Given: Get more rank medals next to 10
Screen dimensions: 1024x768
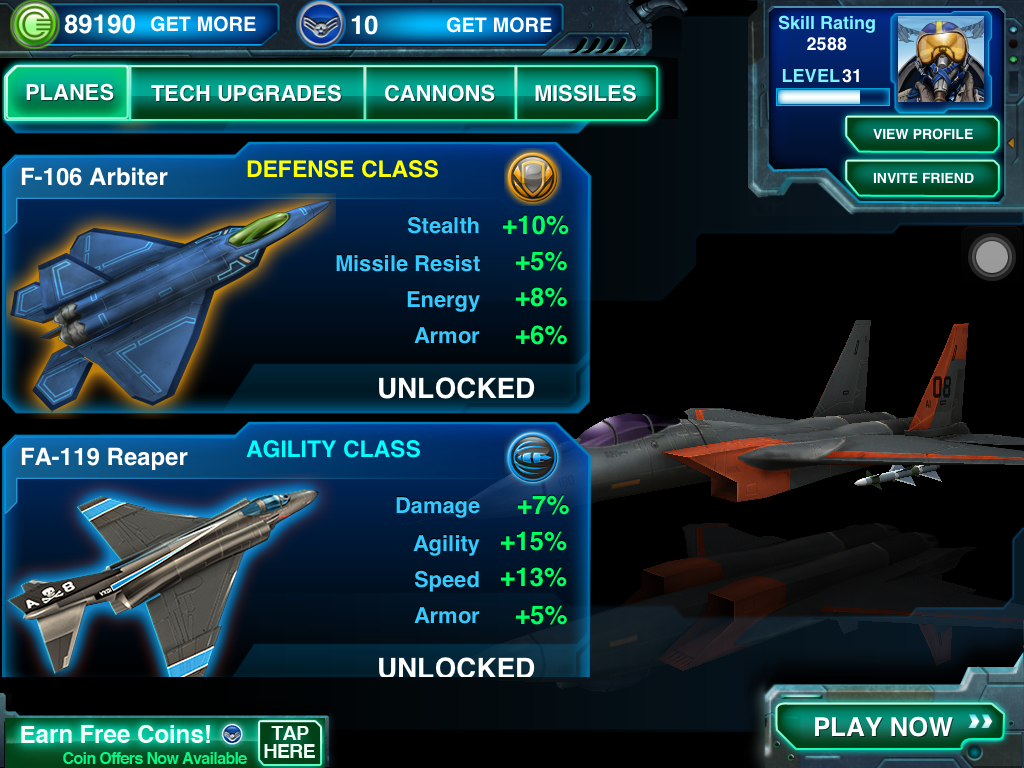Looking at the screenshot, I should click(x=499, y=25).
